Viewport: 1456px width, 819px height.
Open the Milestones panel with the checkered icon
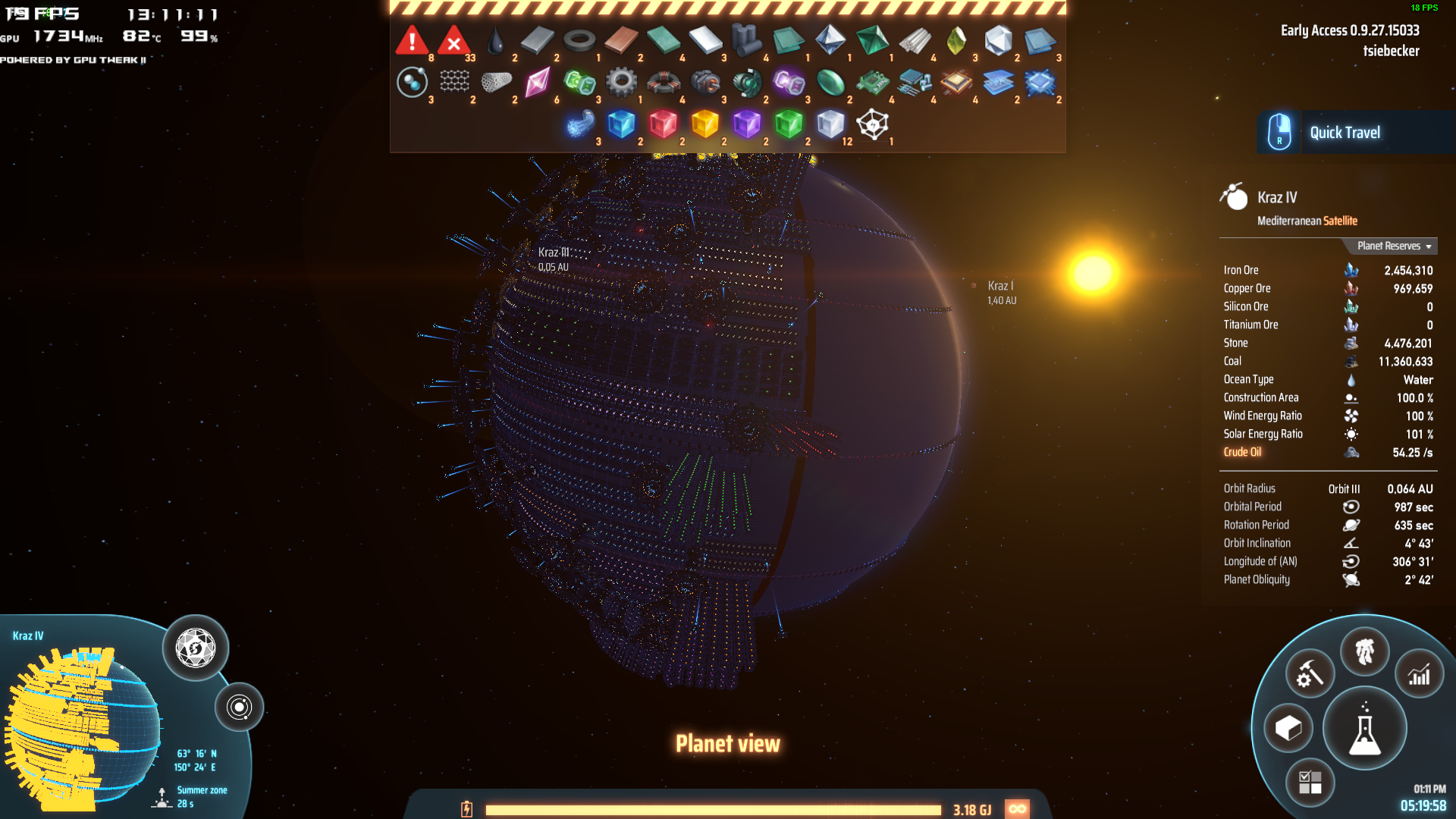point(1311,782)
